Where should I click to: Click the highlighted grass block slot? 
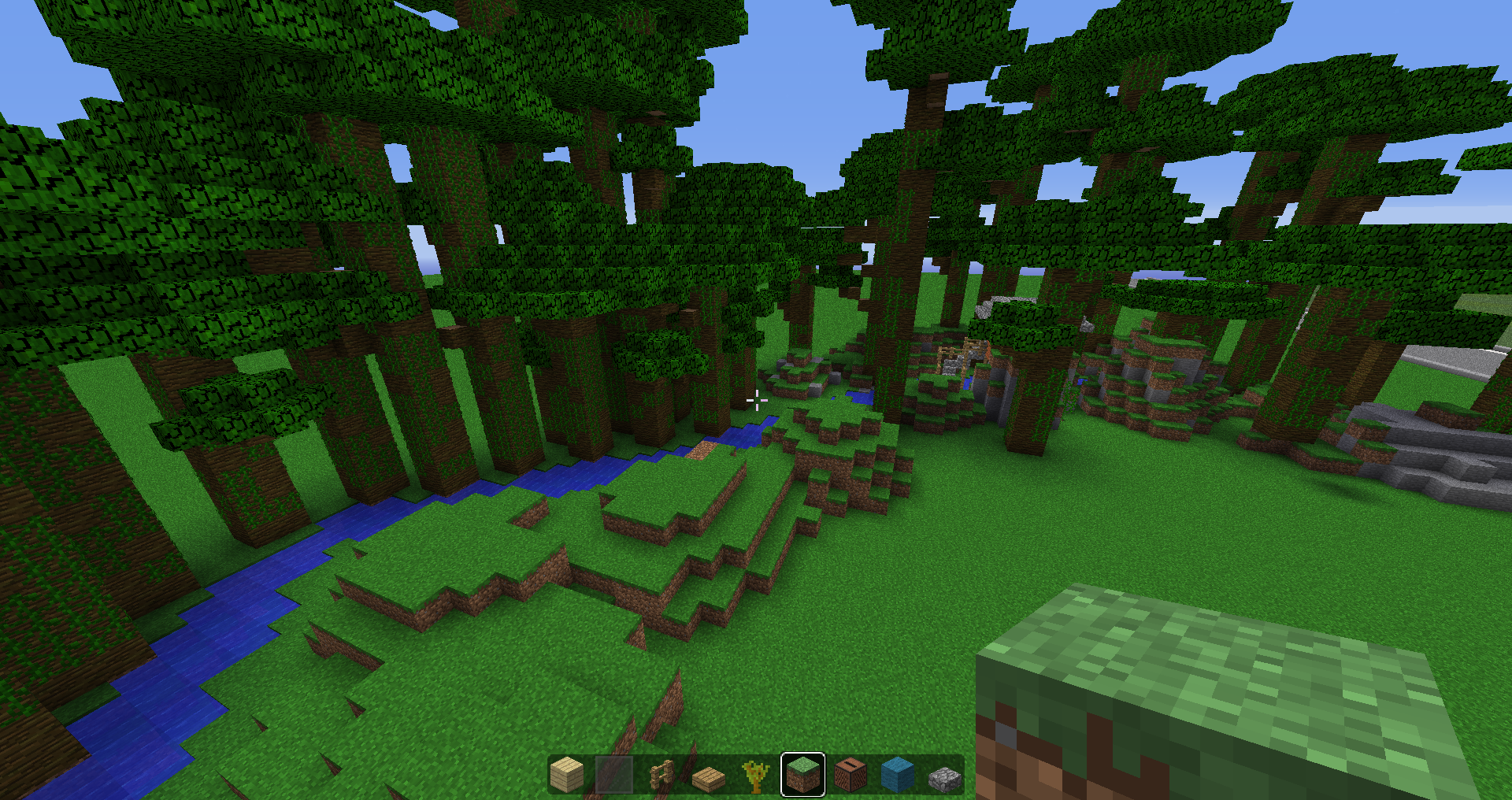[803, 775]
